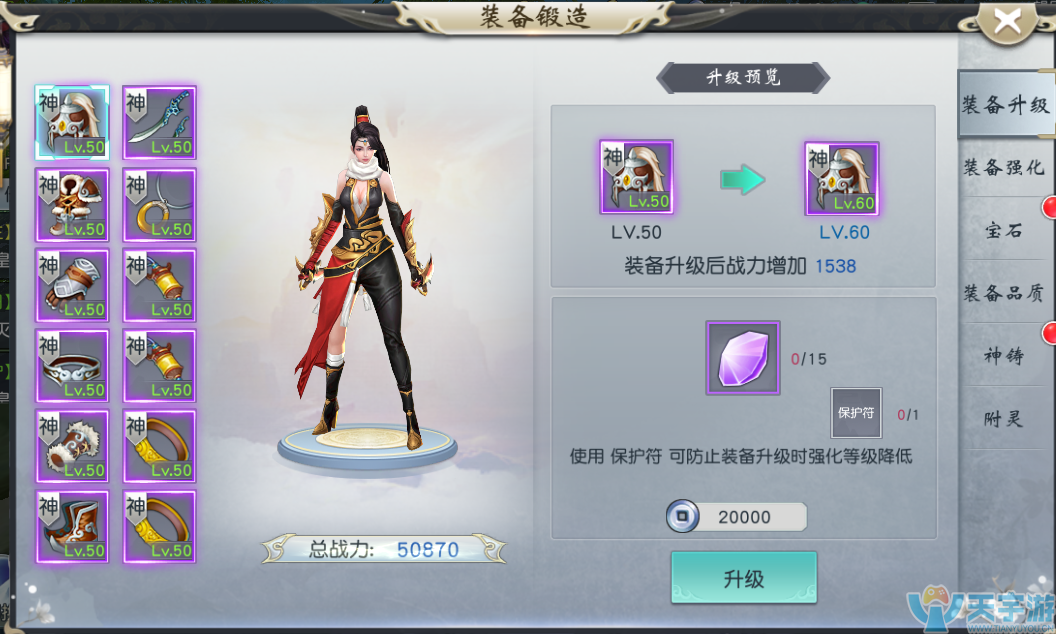
Task: Click the 升级 upgrade button
Action: 743,578
